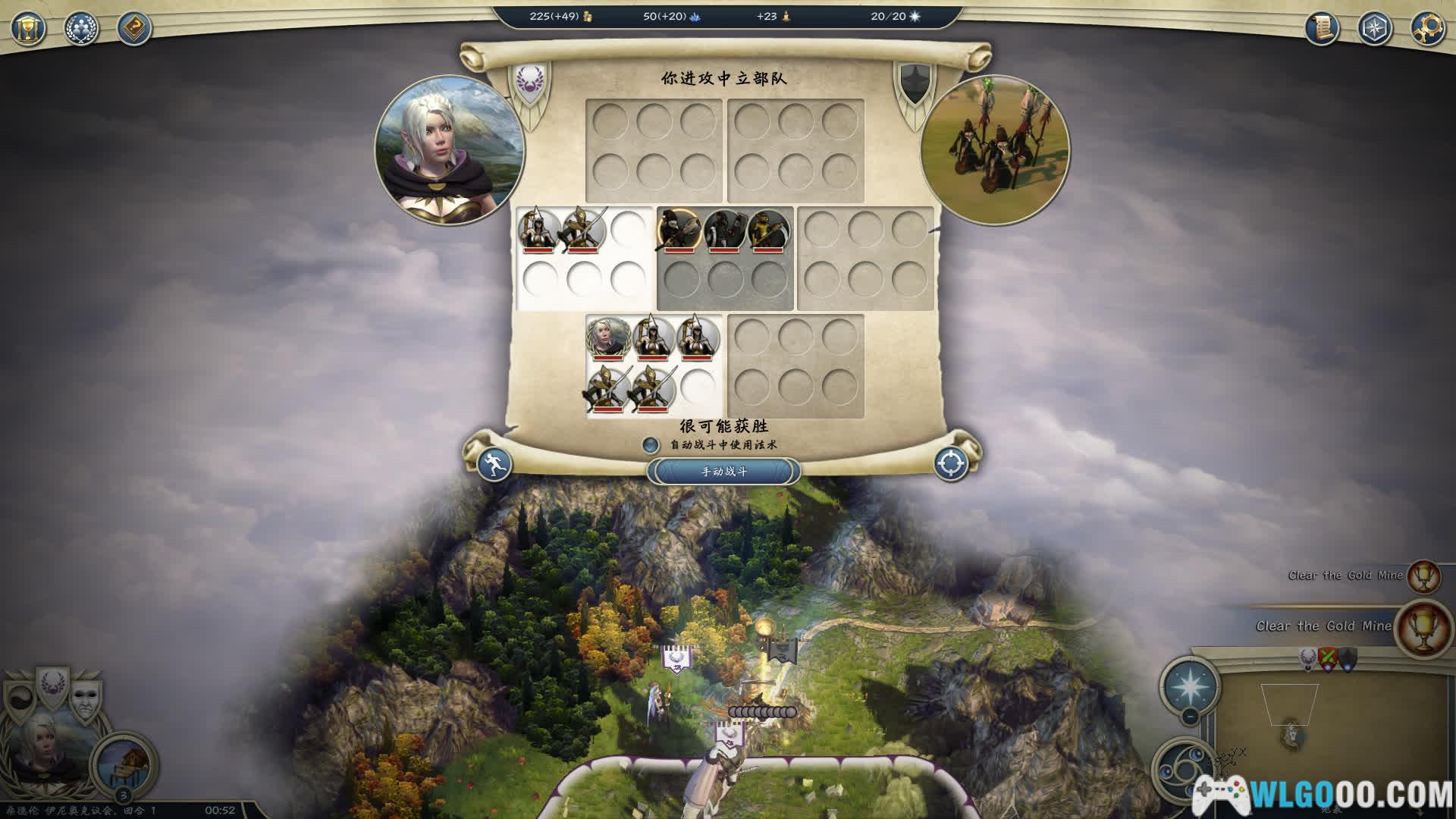1456x819 pixels.
Task: Select the house city icon bottom-left
Action: [123, 762]
